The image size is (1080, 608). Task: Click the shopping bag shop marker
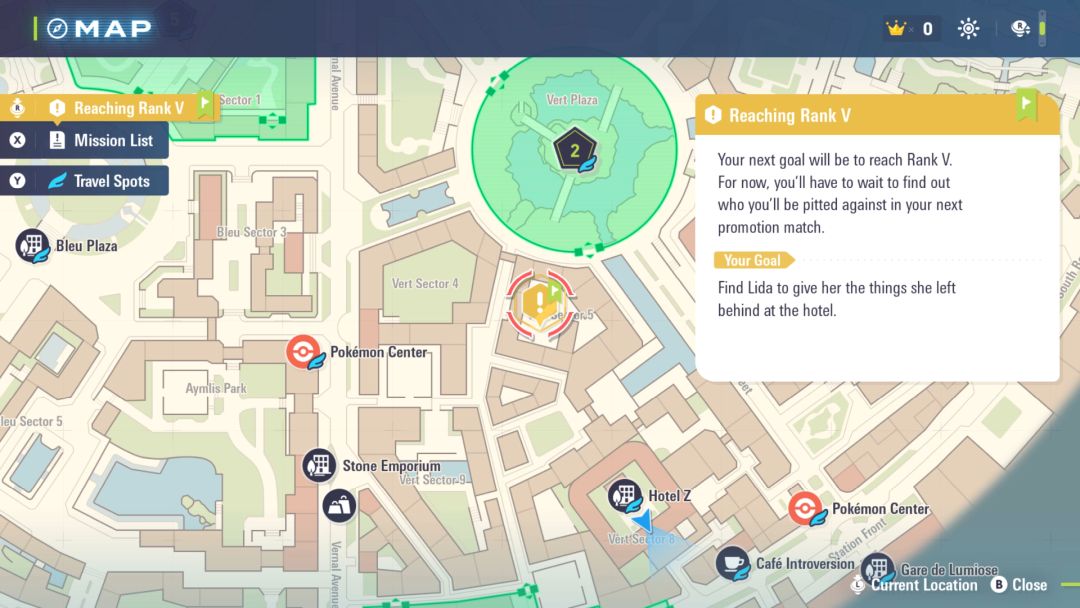coord(339,505)
